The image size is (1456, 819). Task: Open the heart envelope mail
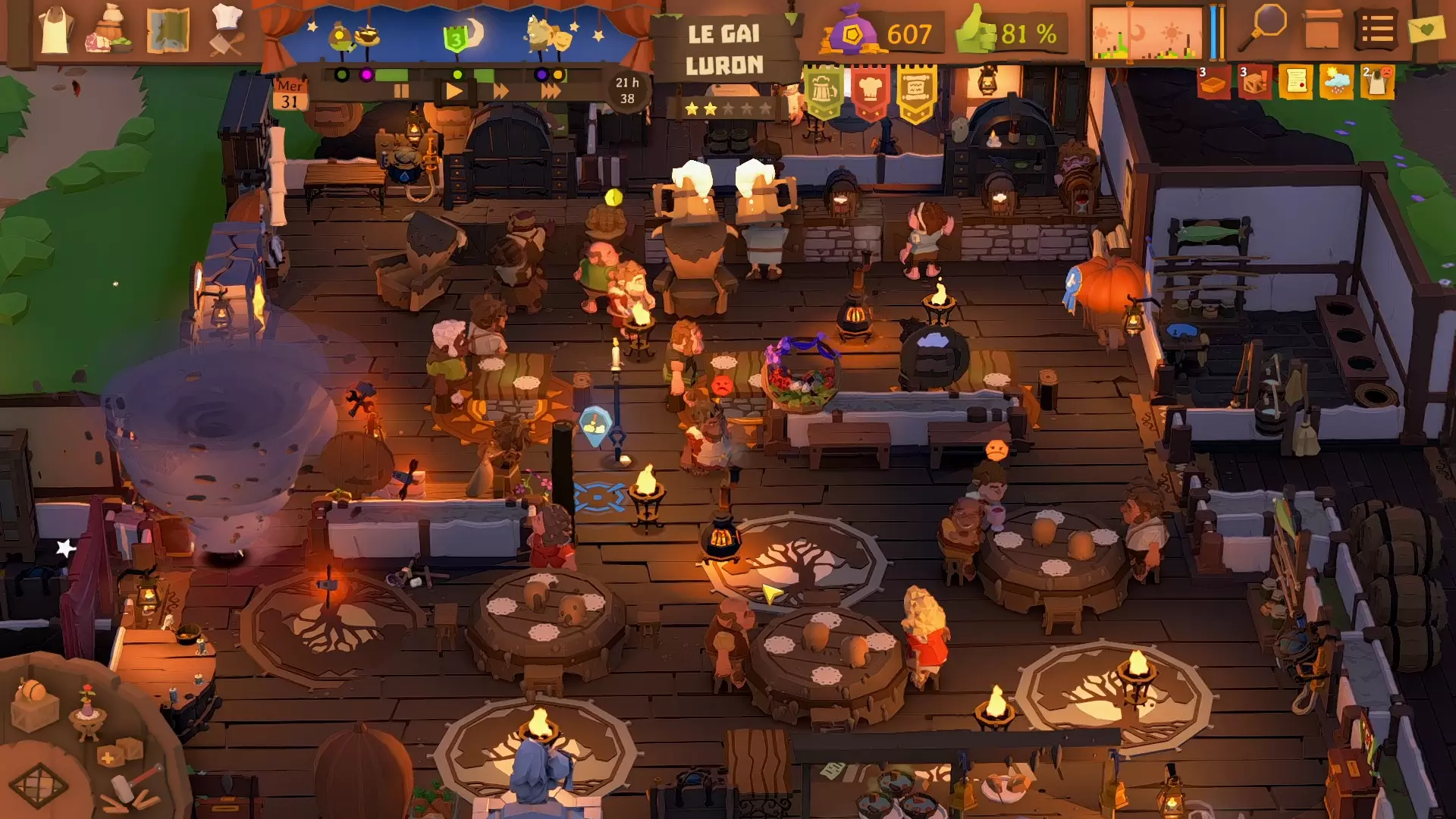[1426, 30]
